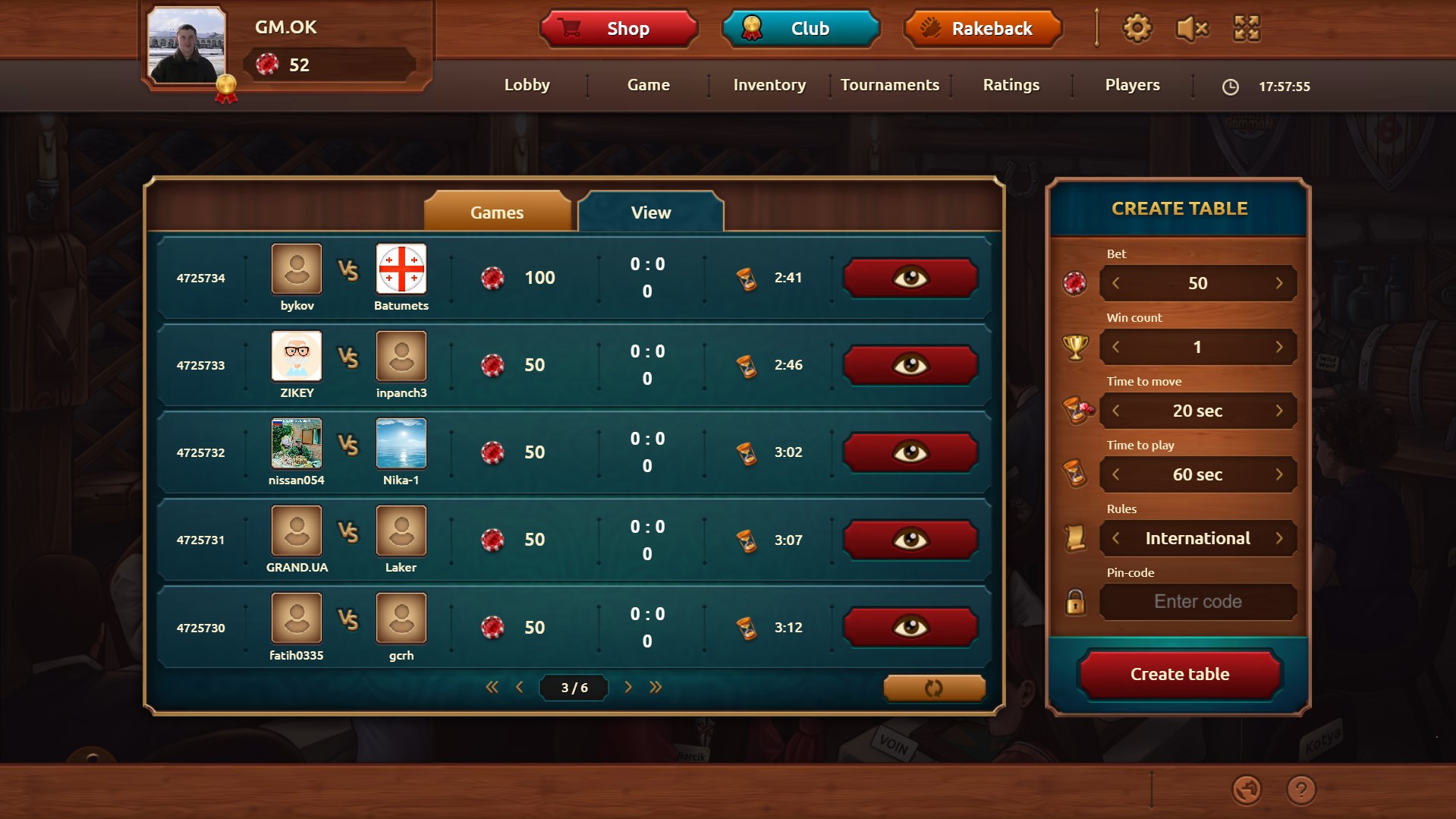Viewport: 1456px width, 819px height.
Task: Open the settings gear icon
Action: coord(1136,28)
